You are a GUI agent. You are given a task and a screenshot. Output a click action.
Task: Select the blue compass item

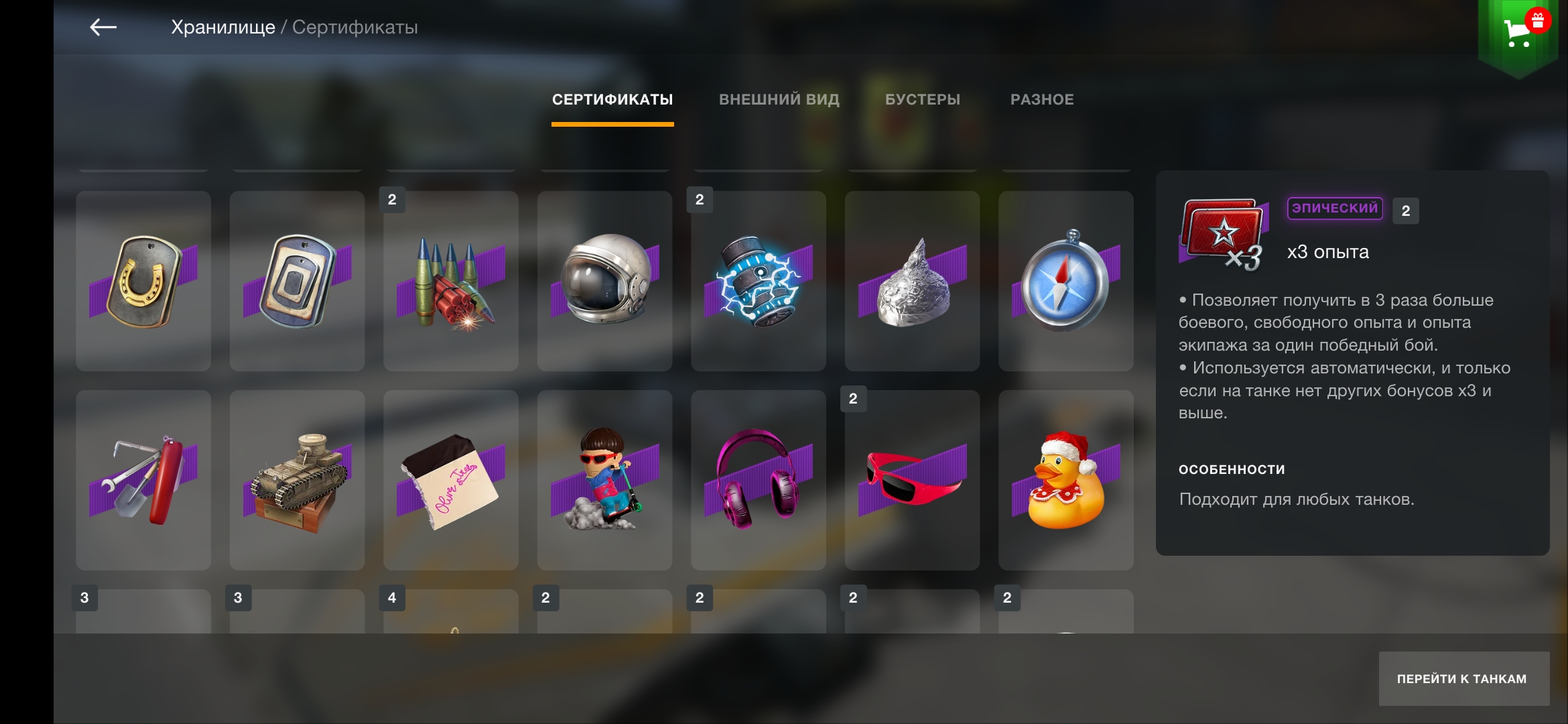(x=1066, y=282)
